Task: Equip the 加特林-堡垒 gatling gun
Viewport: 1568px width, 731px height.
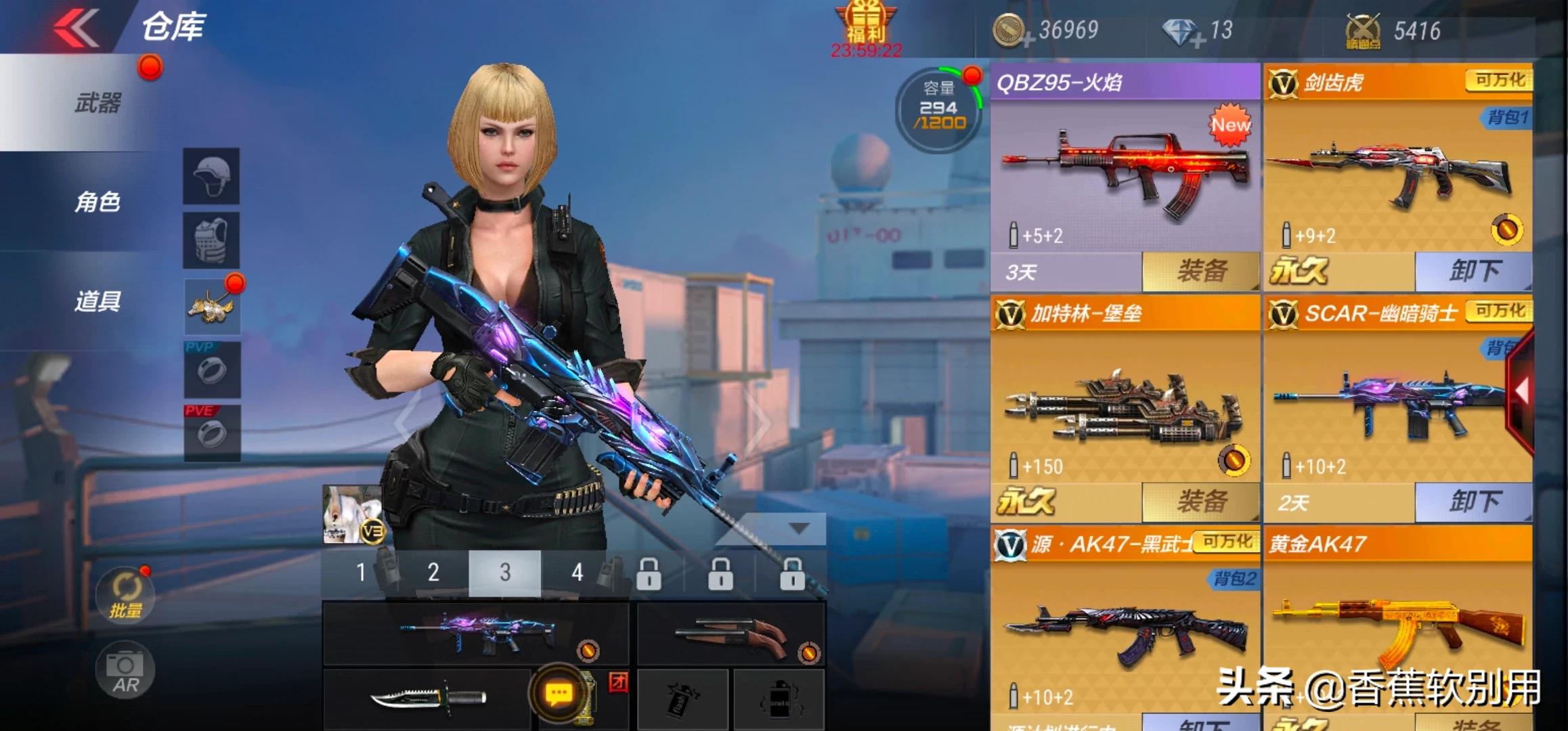Action: [x=1201, y=502]
